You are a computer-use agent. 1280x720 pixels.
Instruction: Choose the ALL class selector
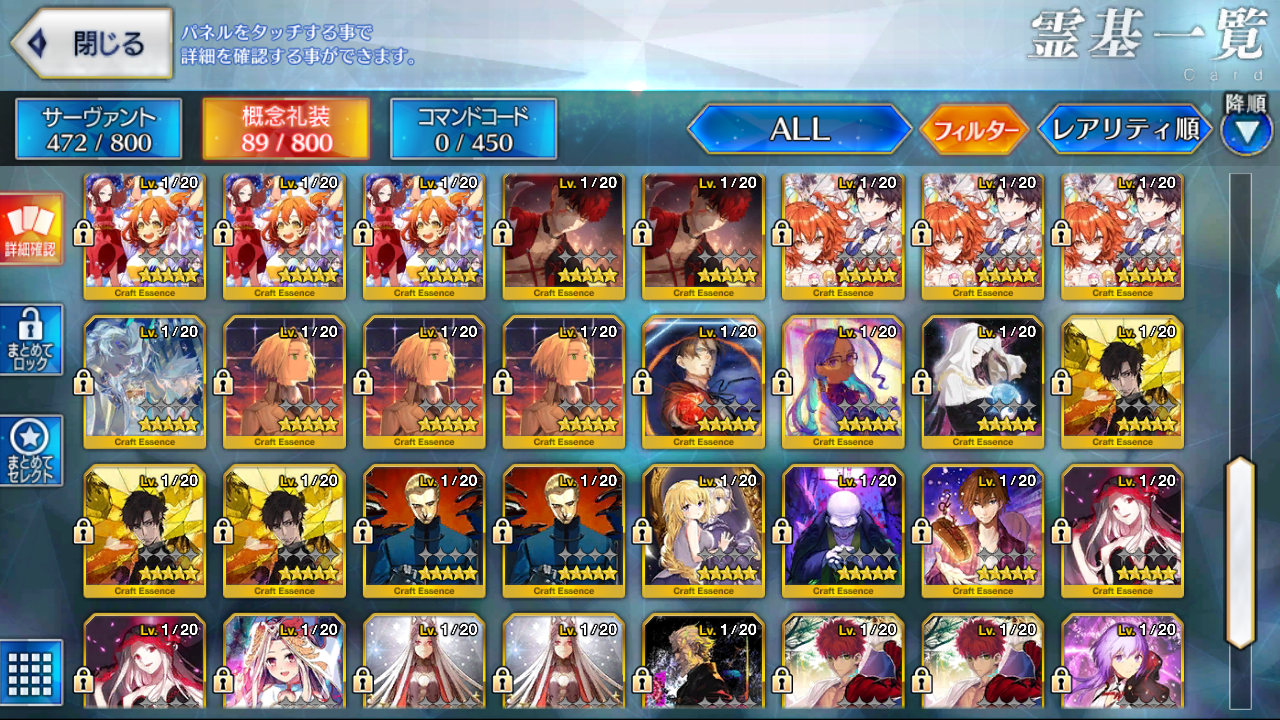click(x=799, y=129)
